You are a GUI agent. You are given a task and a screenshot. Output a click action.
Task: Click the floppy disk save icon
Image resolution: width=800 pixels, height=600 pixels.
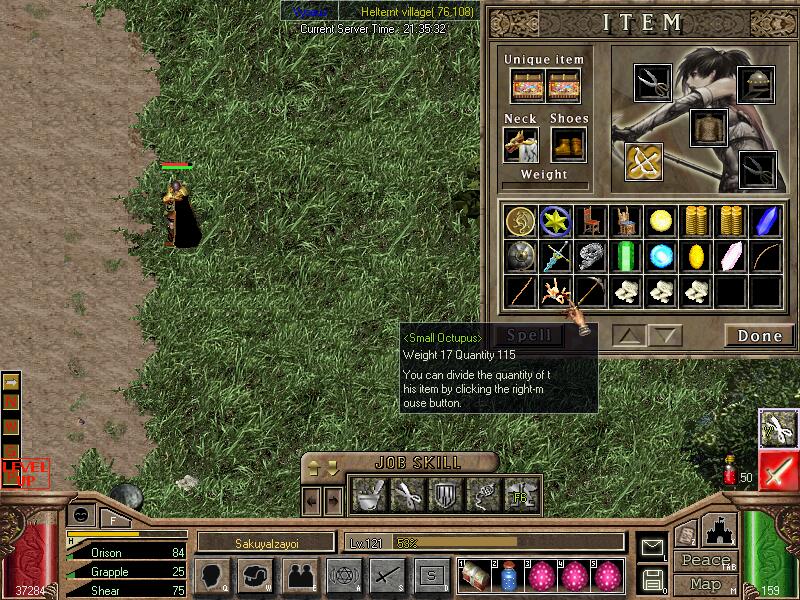[x=653, y=579]
